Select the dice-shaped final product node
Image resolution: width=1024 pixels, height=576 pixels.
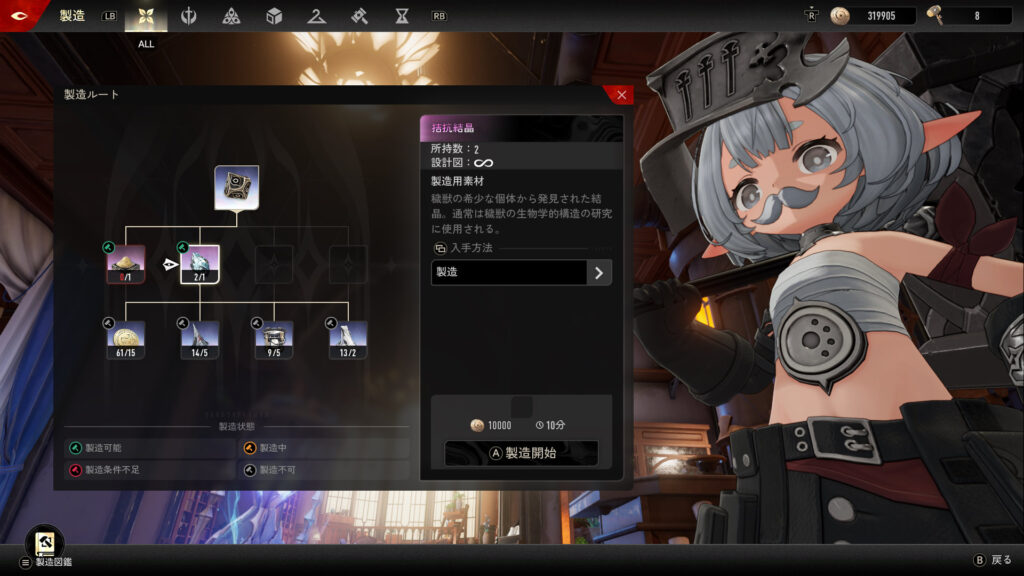[236, 188]
